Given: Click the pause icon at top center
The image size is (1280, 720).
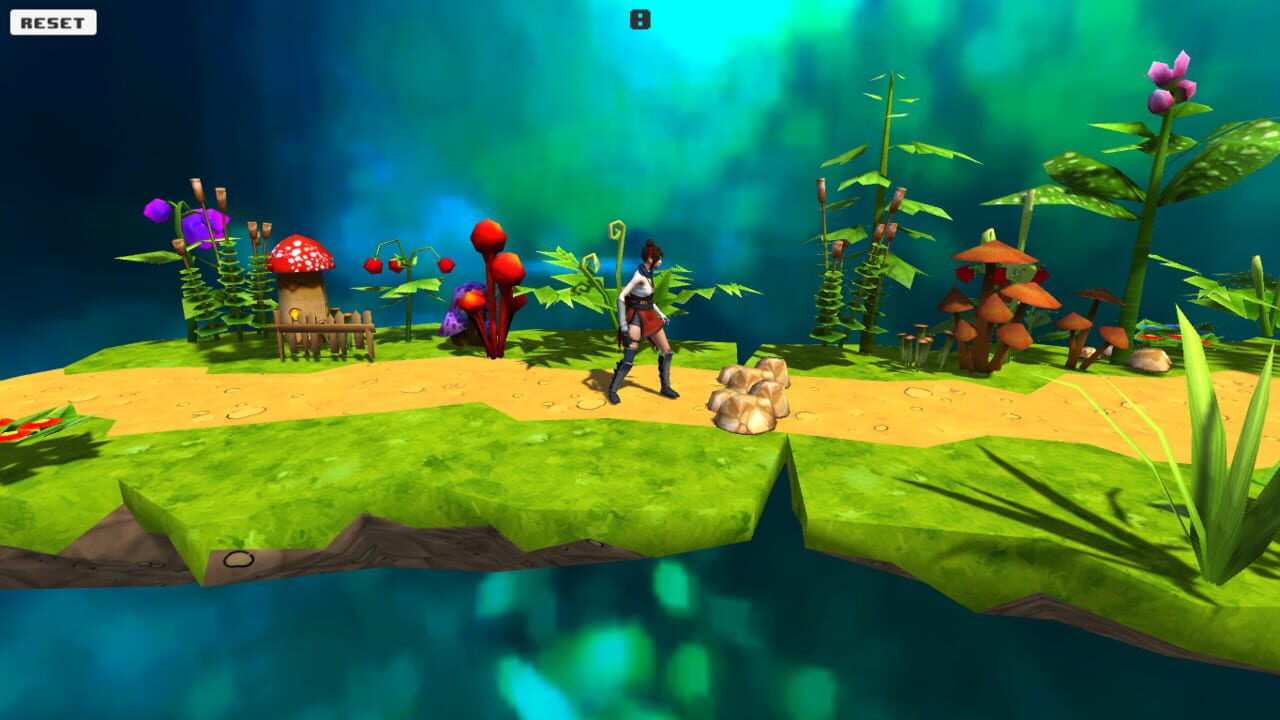Looking at the screenshot, I should [x=640, y=16].
